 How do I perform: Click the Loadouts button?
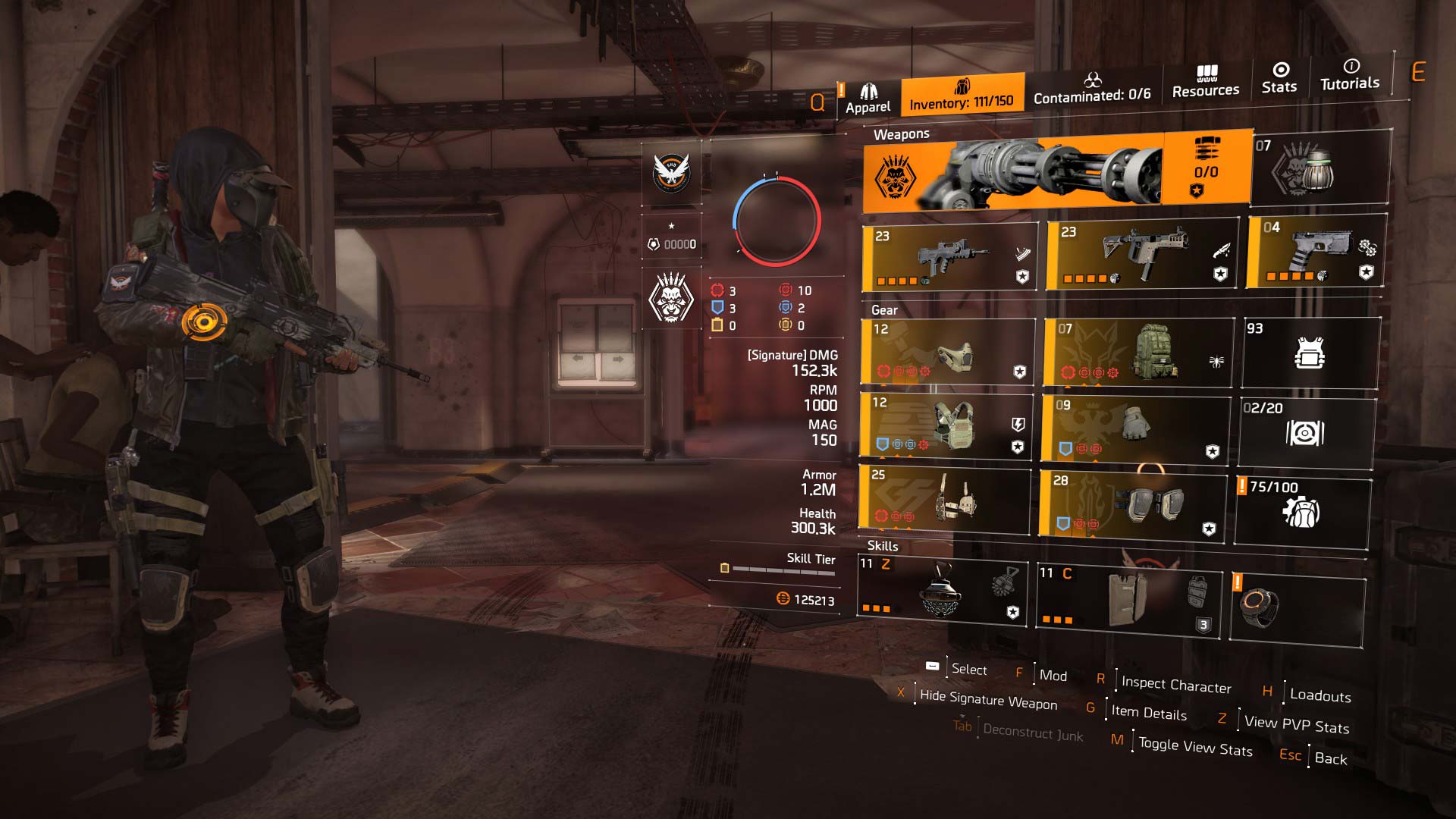click(x=1319, y=692)
